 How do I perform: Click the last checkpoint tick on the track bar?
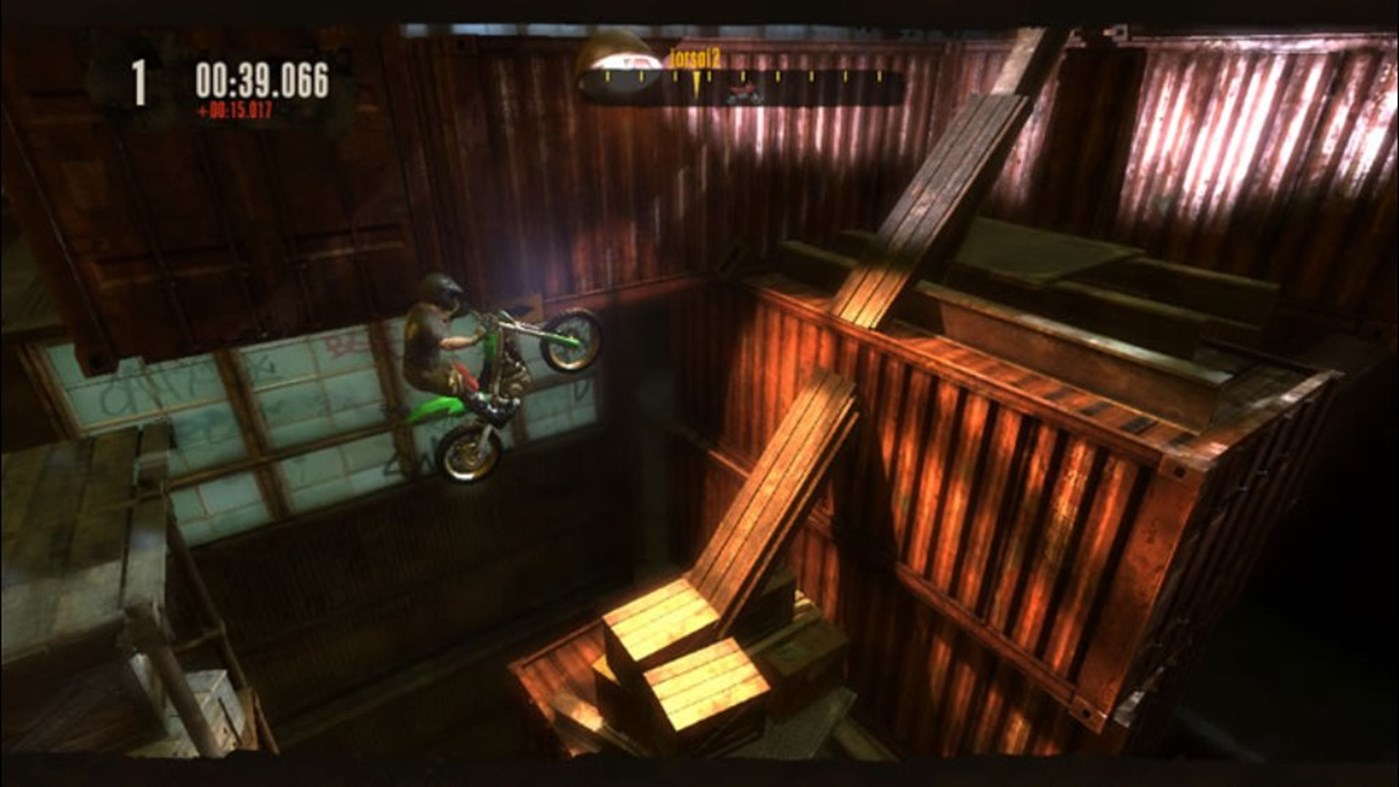click(879, 77)
